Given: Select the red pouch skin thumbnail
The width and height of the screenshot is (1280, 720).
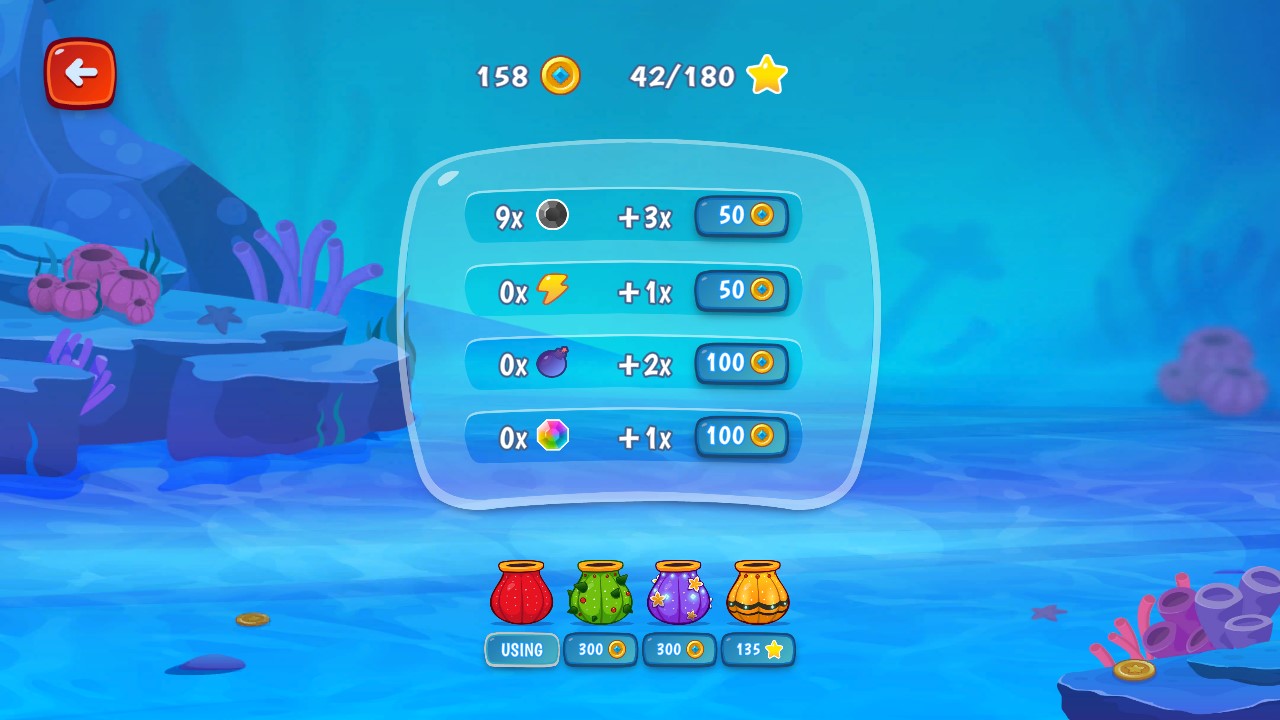Looking at the screenshot, I should (x=521, y=593).
